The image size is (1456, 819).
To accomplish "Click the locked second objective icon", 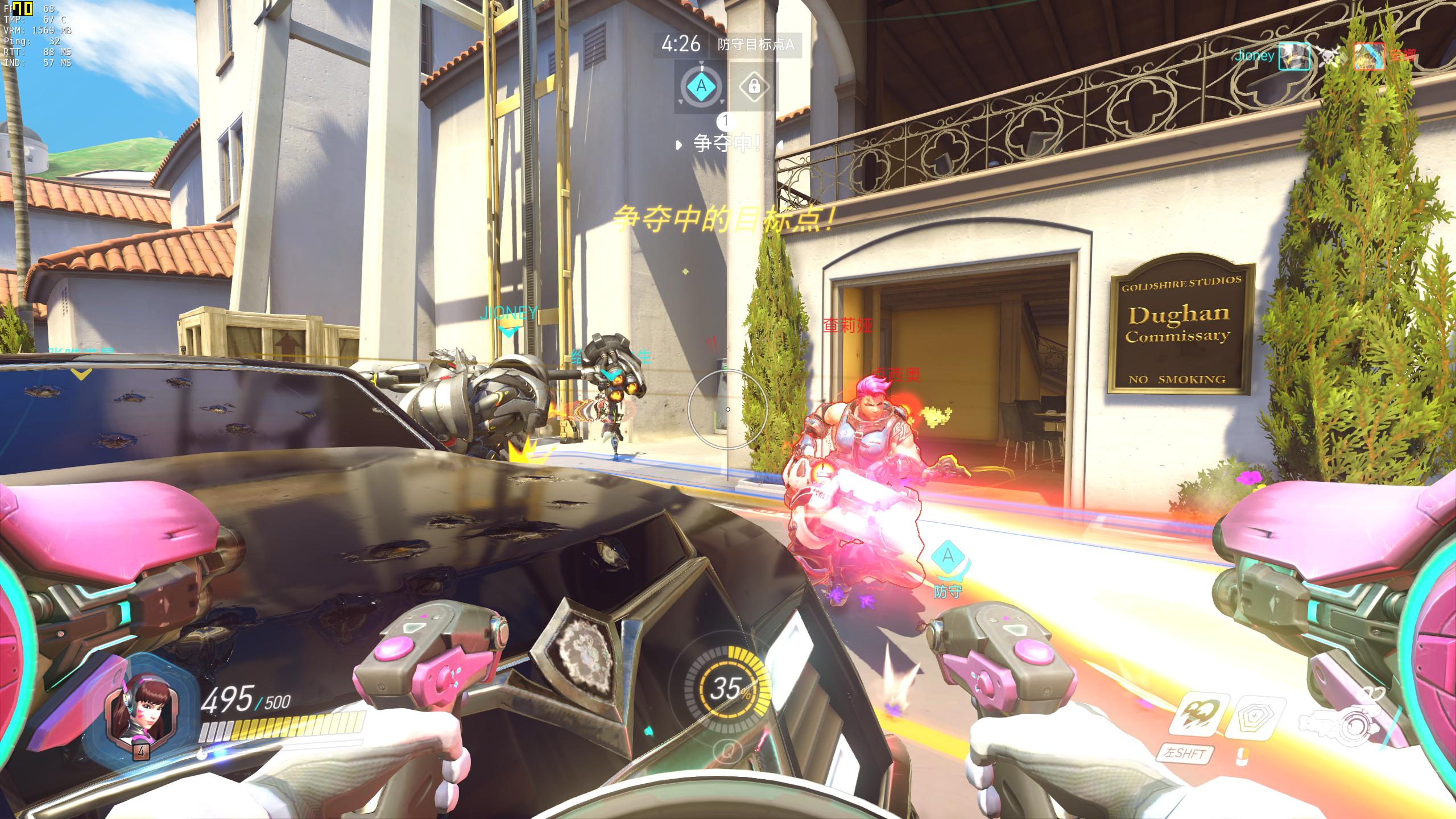I will [x=754, y=86].
